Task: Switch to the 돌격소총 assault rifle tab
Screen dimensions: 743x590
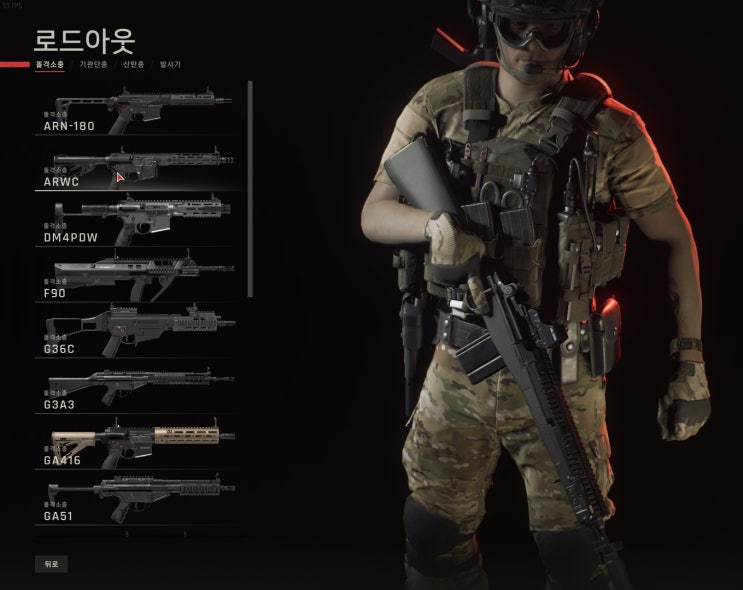Action: click(x=50, y=64)
